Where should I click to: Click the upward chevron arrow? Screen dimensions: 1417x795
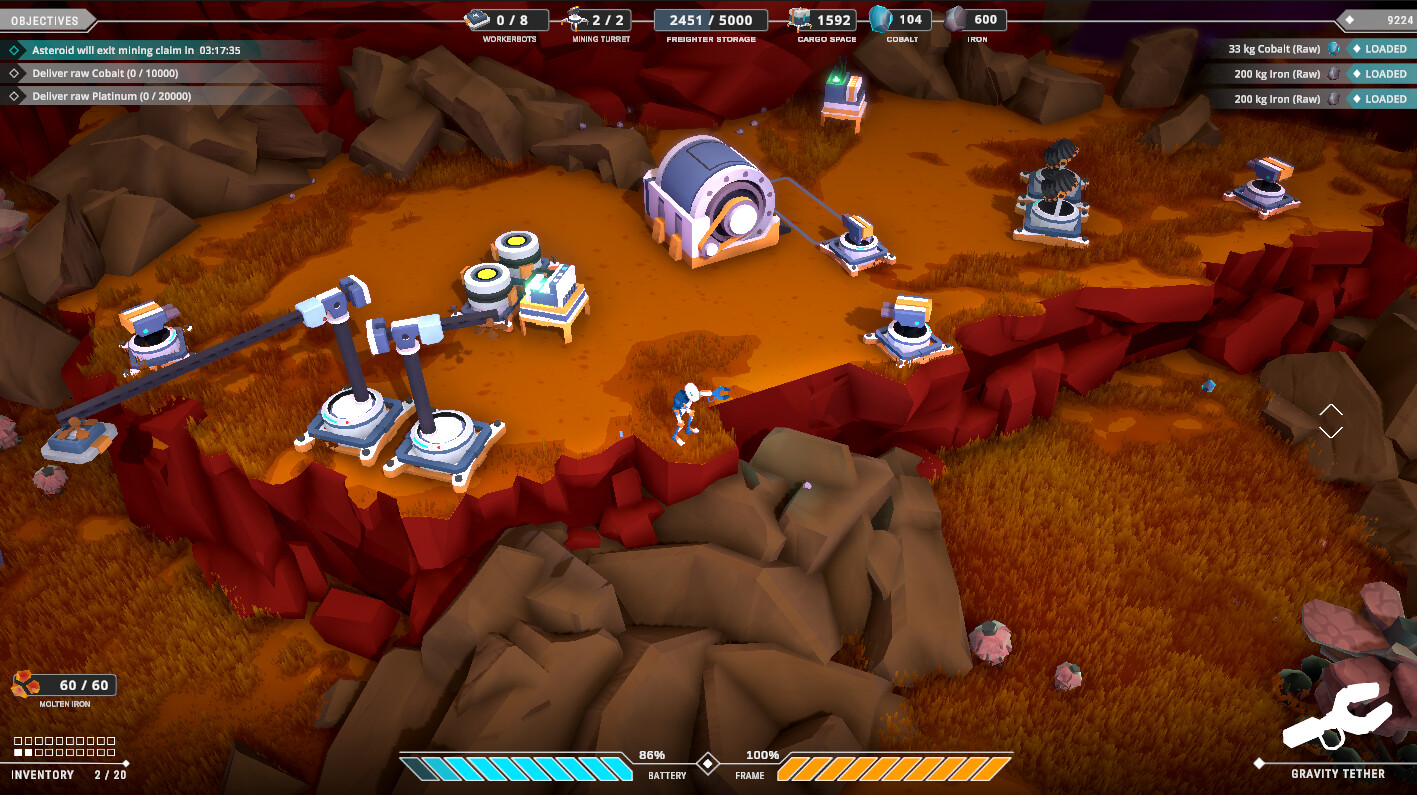click(x=1330, y=409)
